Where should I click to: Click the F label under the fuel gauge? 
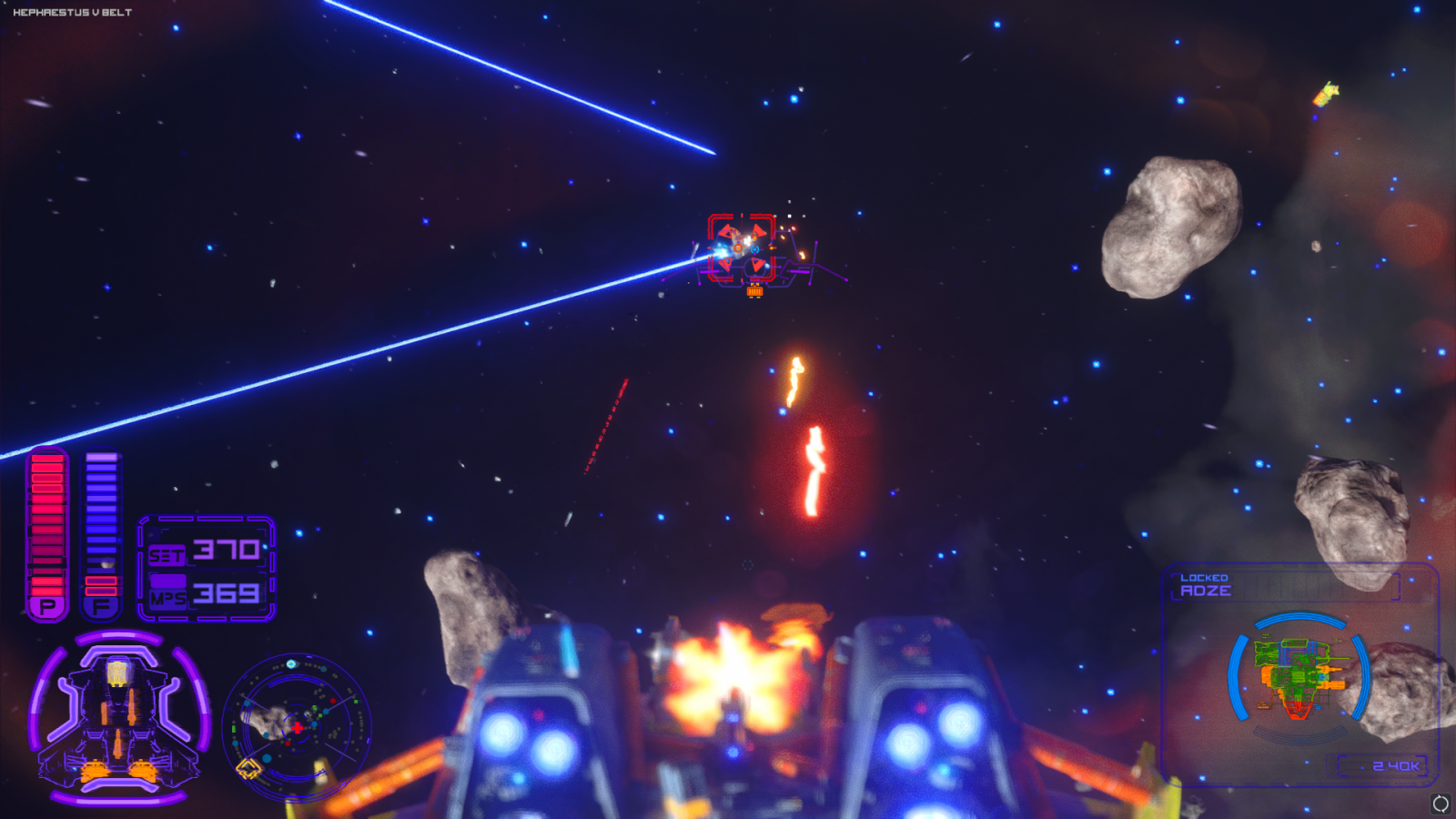[98, 605]
